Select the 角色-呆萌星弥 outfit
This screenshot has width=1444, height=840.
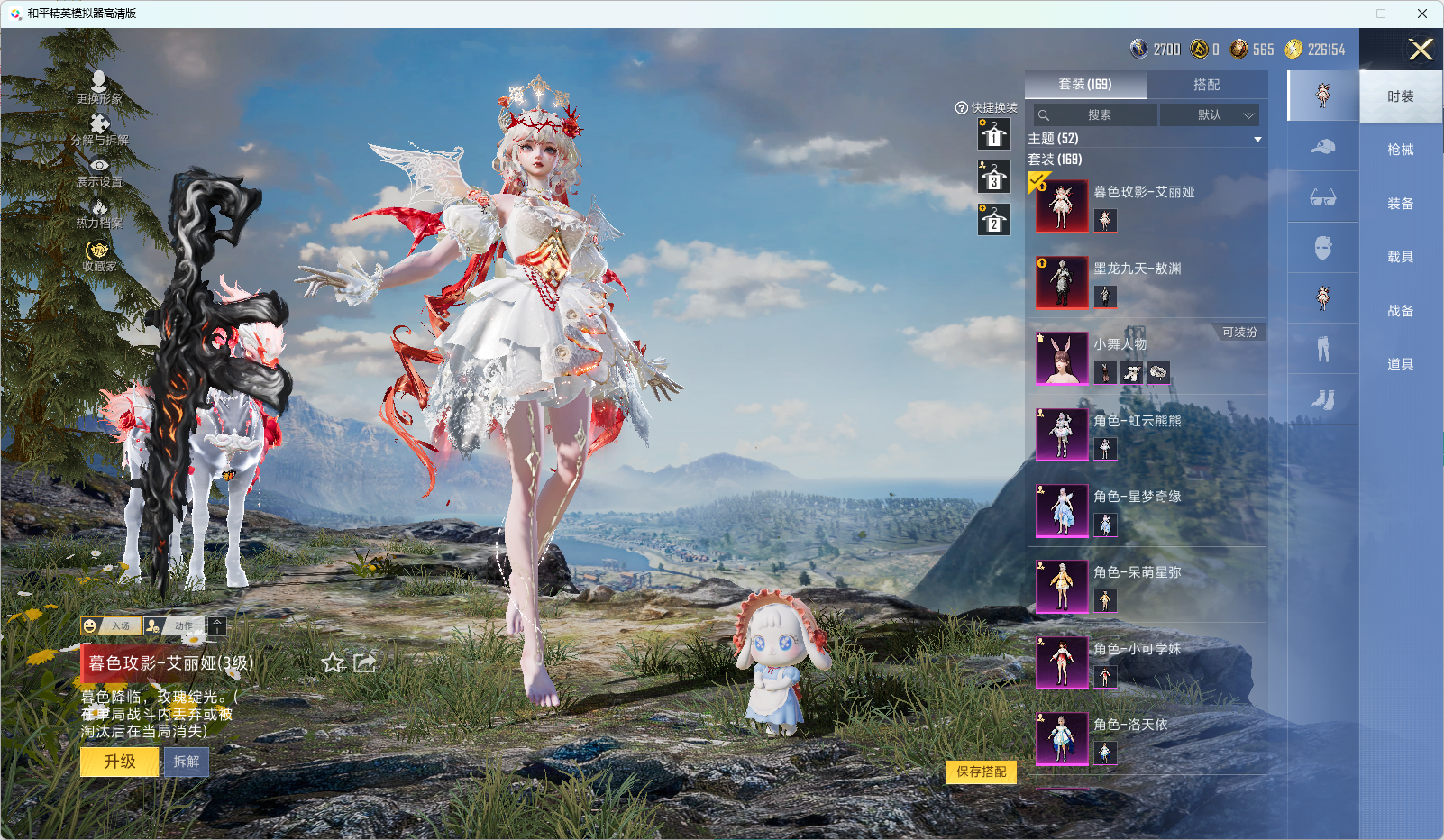point(1137,572)
